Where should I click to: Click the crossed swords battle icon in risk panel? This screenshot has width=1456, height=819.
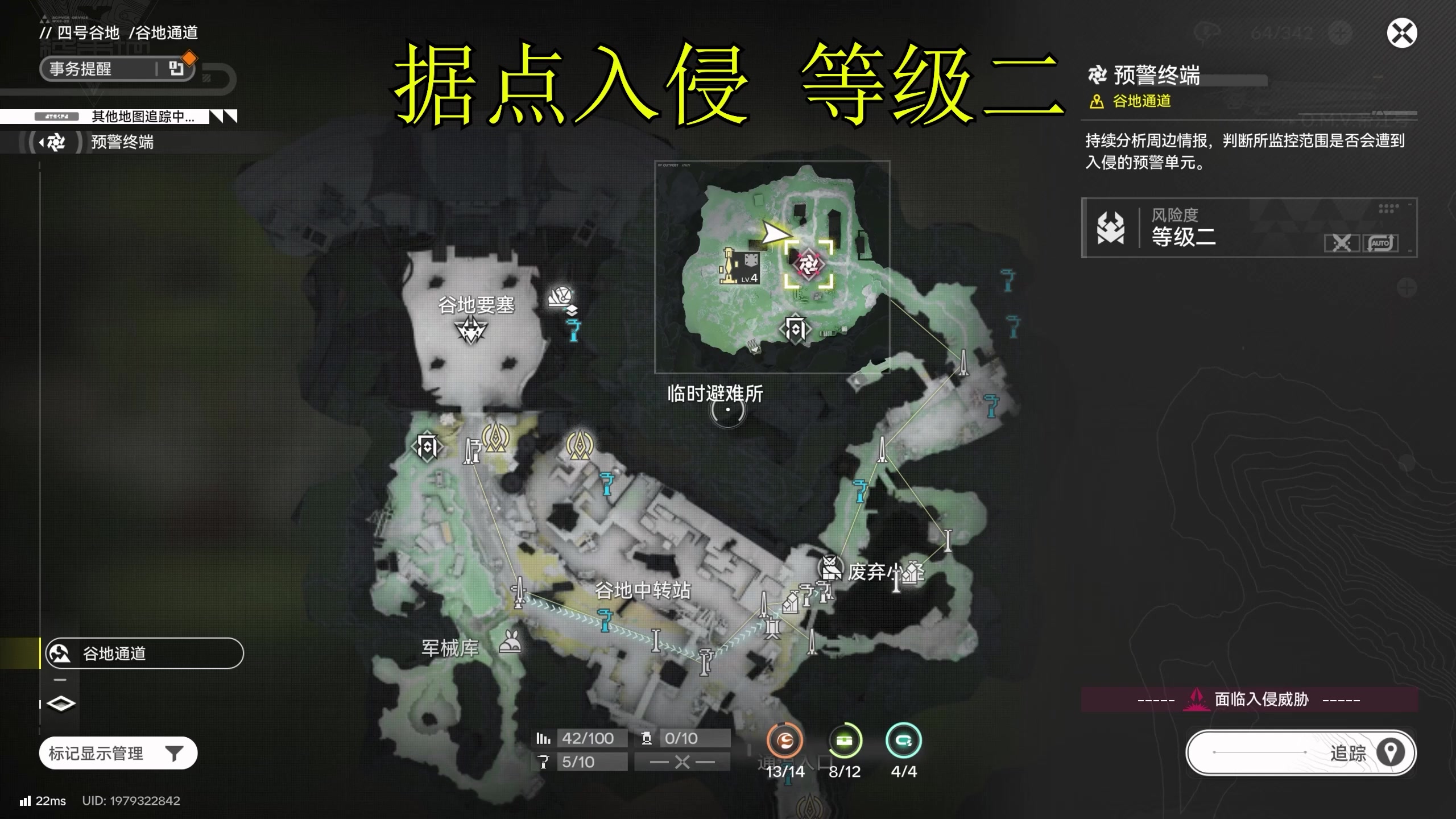(x=1343, y=243)
